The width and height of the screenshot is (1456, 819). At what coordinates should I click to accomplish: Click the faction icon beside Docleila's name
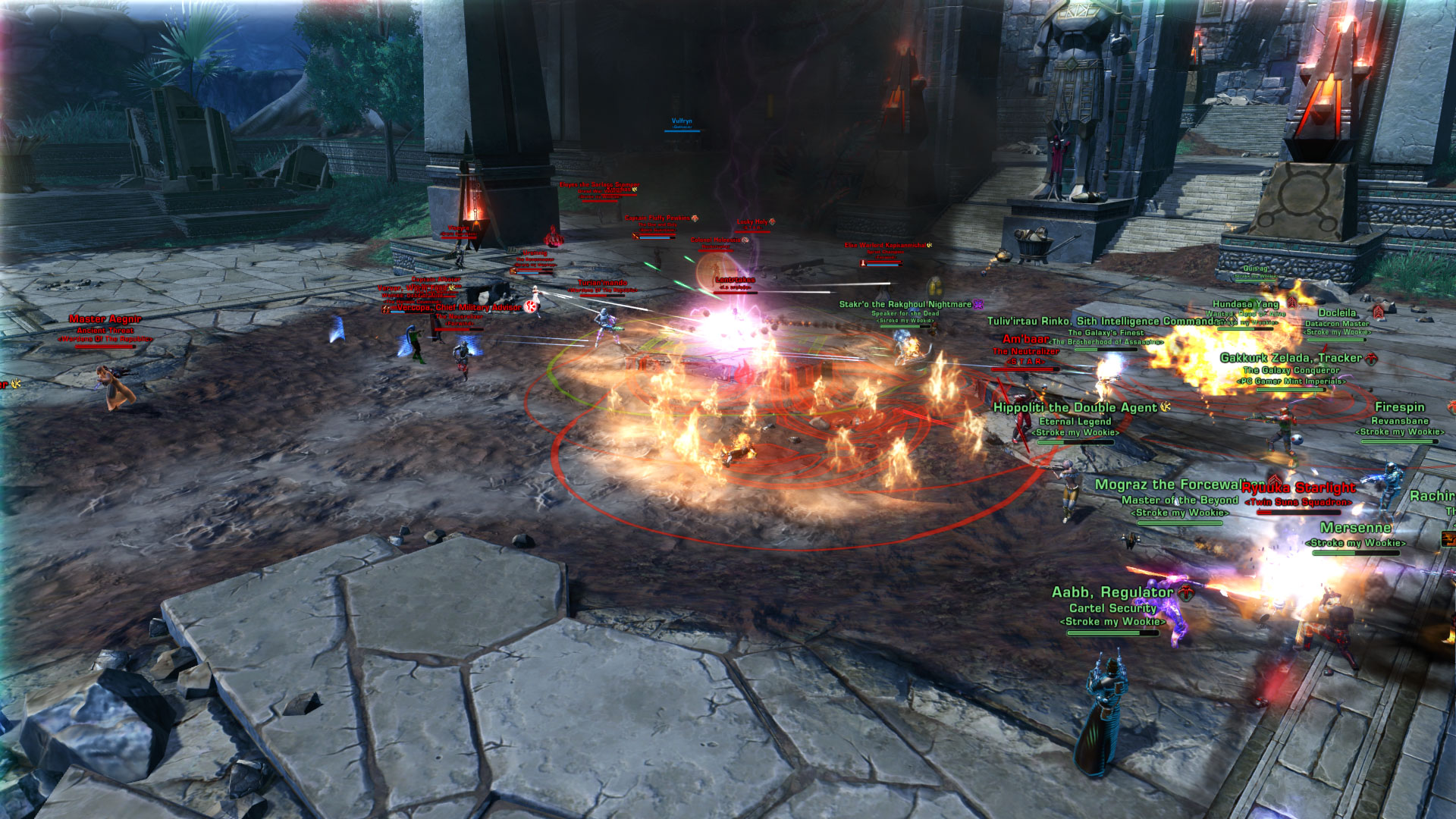pos(1378,313)
